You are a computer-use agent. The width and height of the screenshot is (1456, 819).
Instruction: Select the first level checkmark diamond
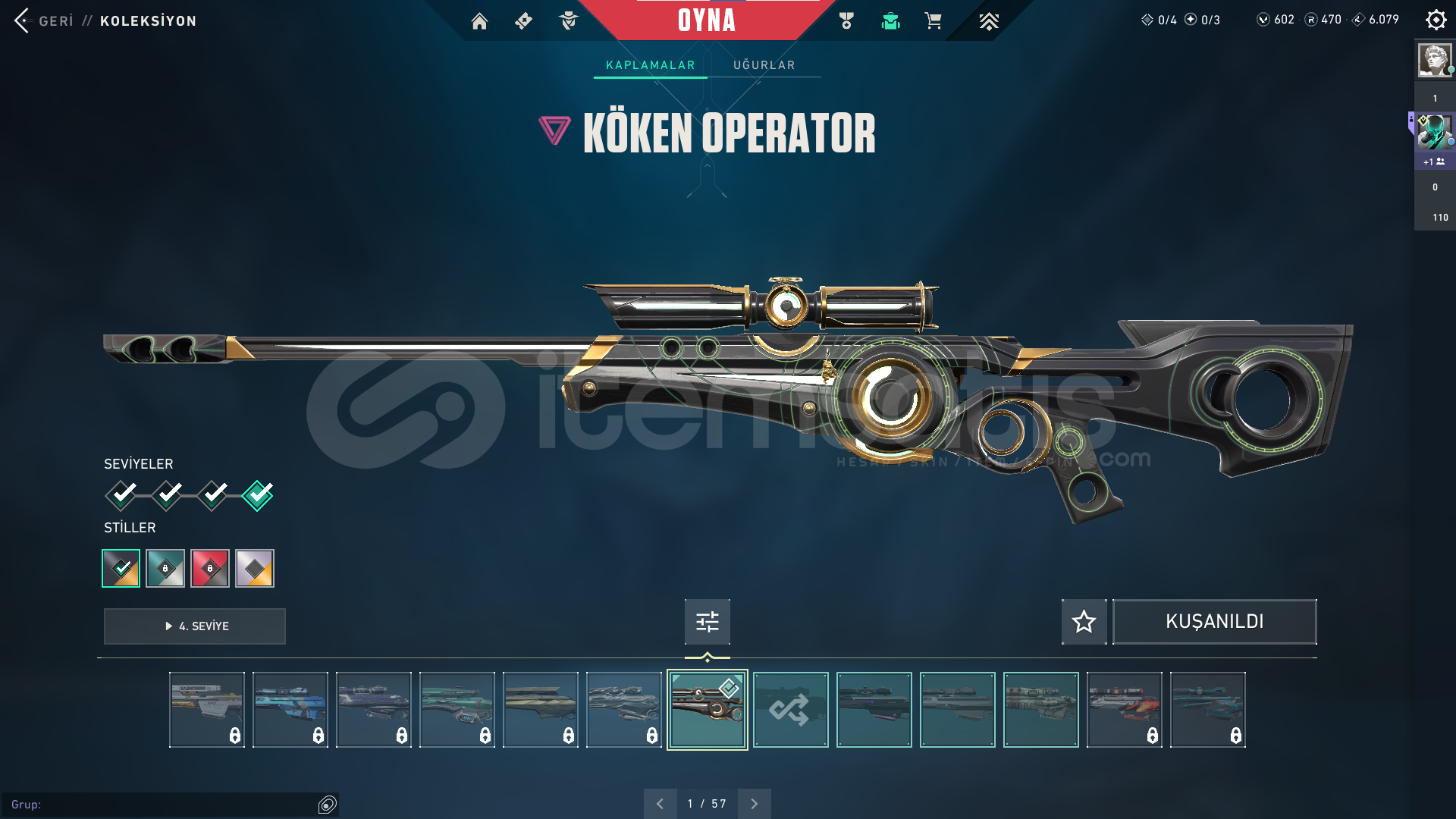[121, 495]
